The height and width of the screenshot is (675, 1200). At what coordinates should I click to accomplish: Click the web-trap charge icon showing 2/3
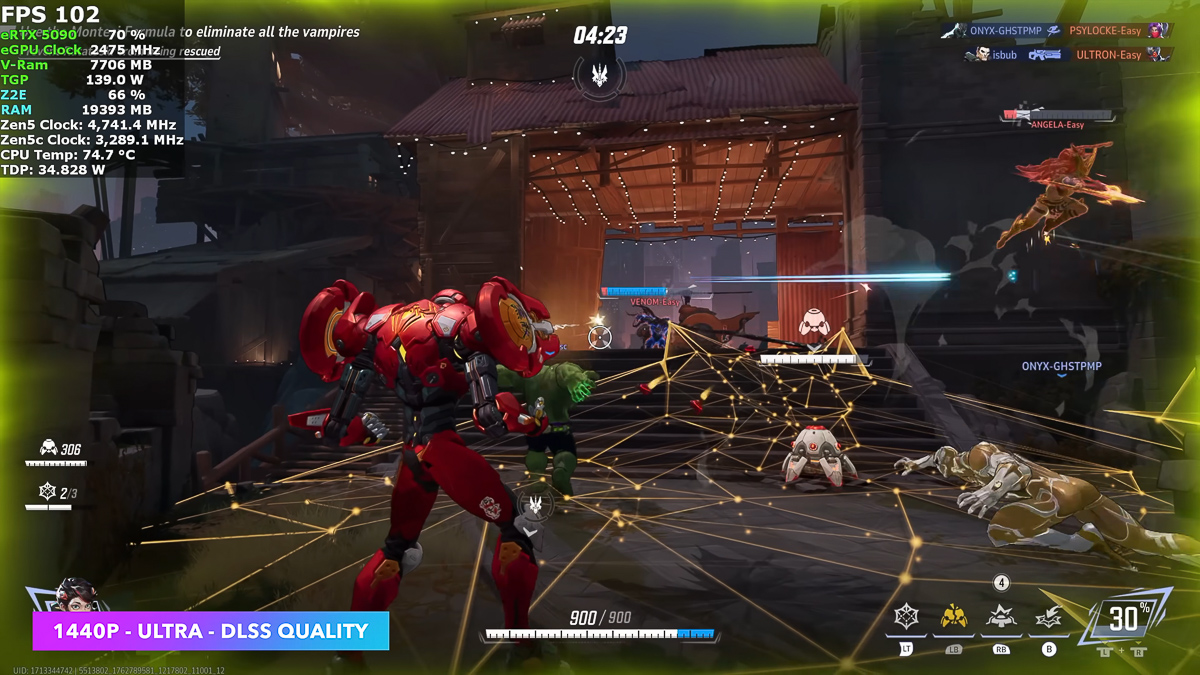point(48,492)
